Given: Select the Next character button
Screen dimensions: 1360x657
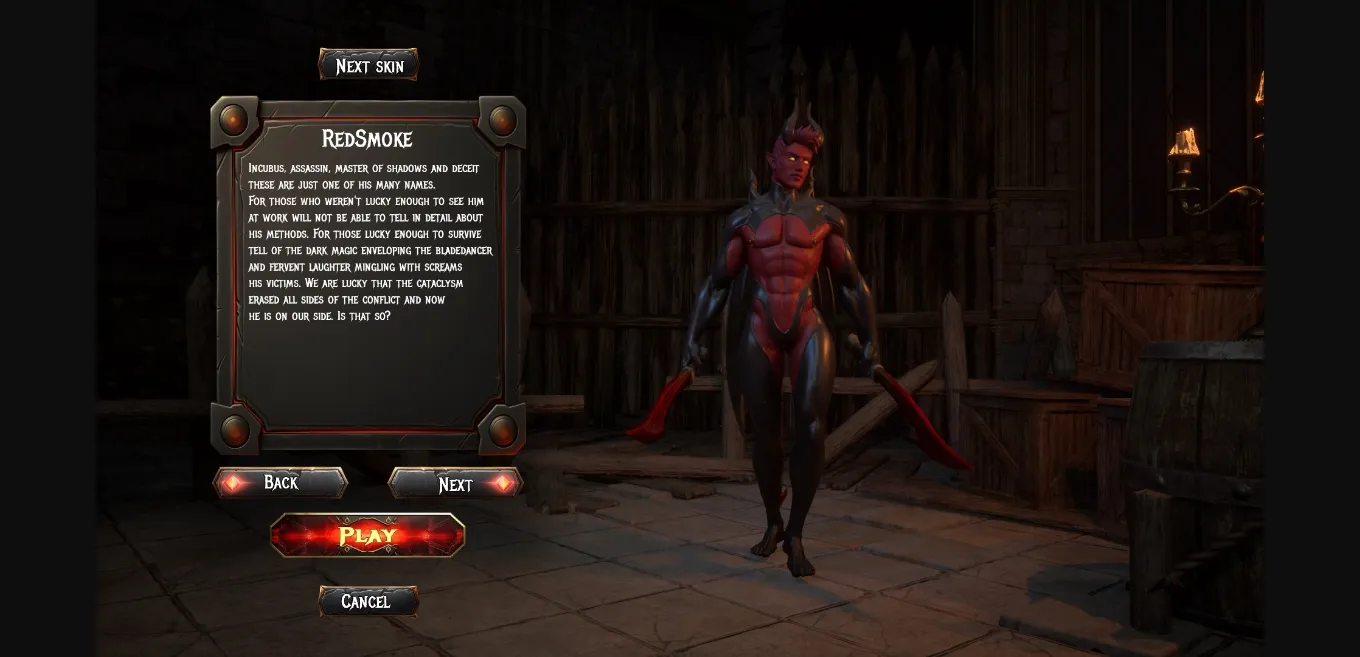Looking at the screenshot, I should [455, 484].
